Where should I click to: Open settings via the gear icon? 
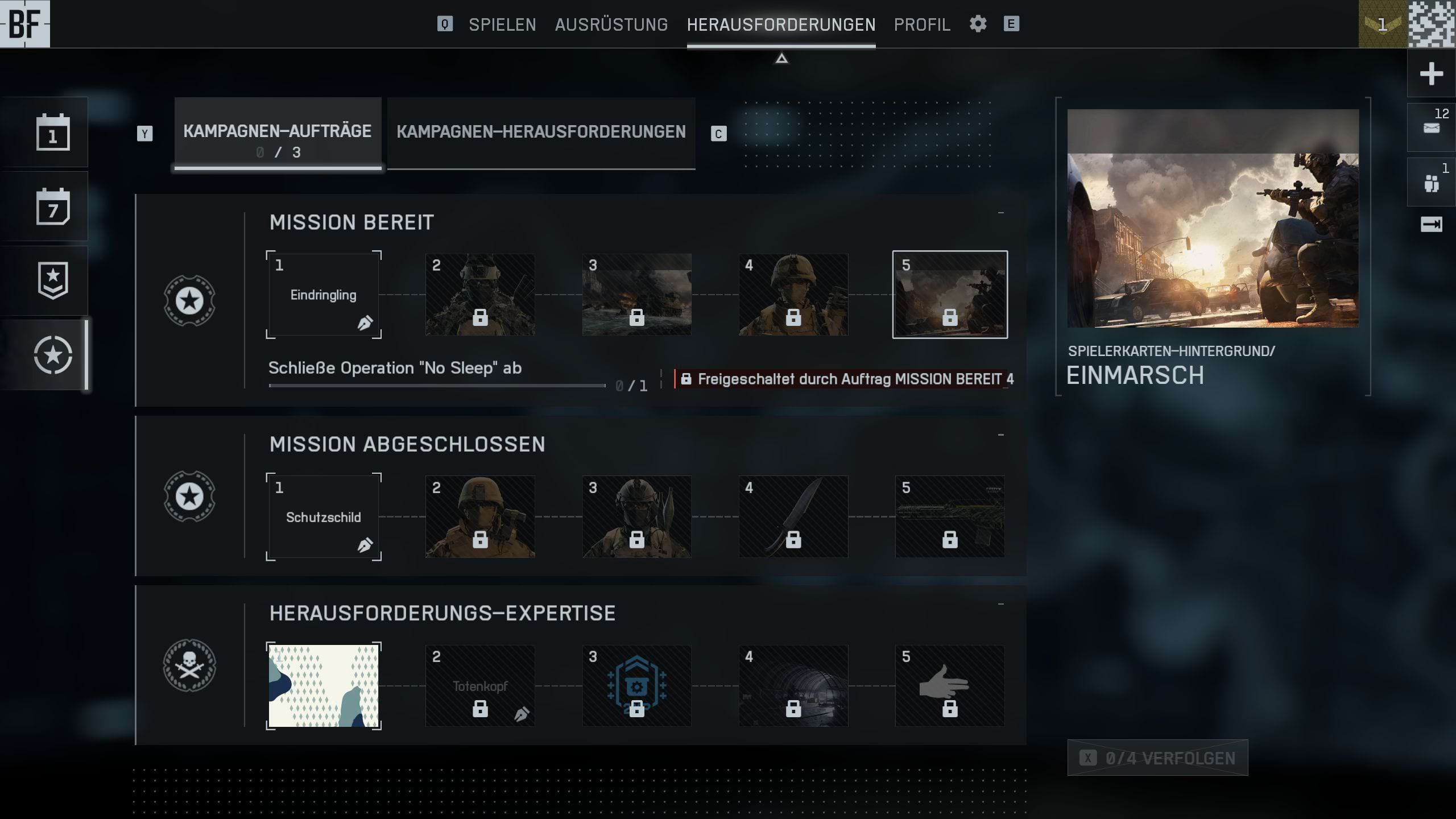click(x=978, y=24)
